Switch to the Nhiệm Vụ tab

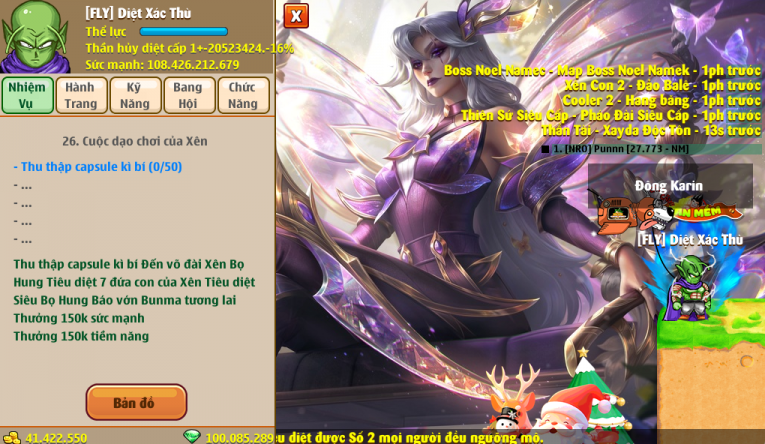coord(27,95)
